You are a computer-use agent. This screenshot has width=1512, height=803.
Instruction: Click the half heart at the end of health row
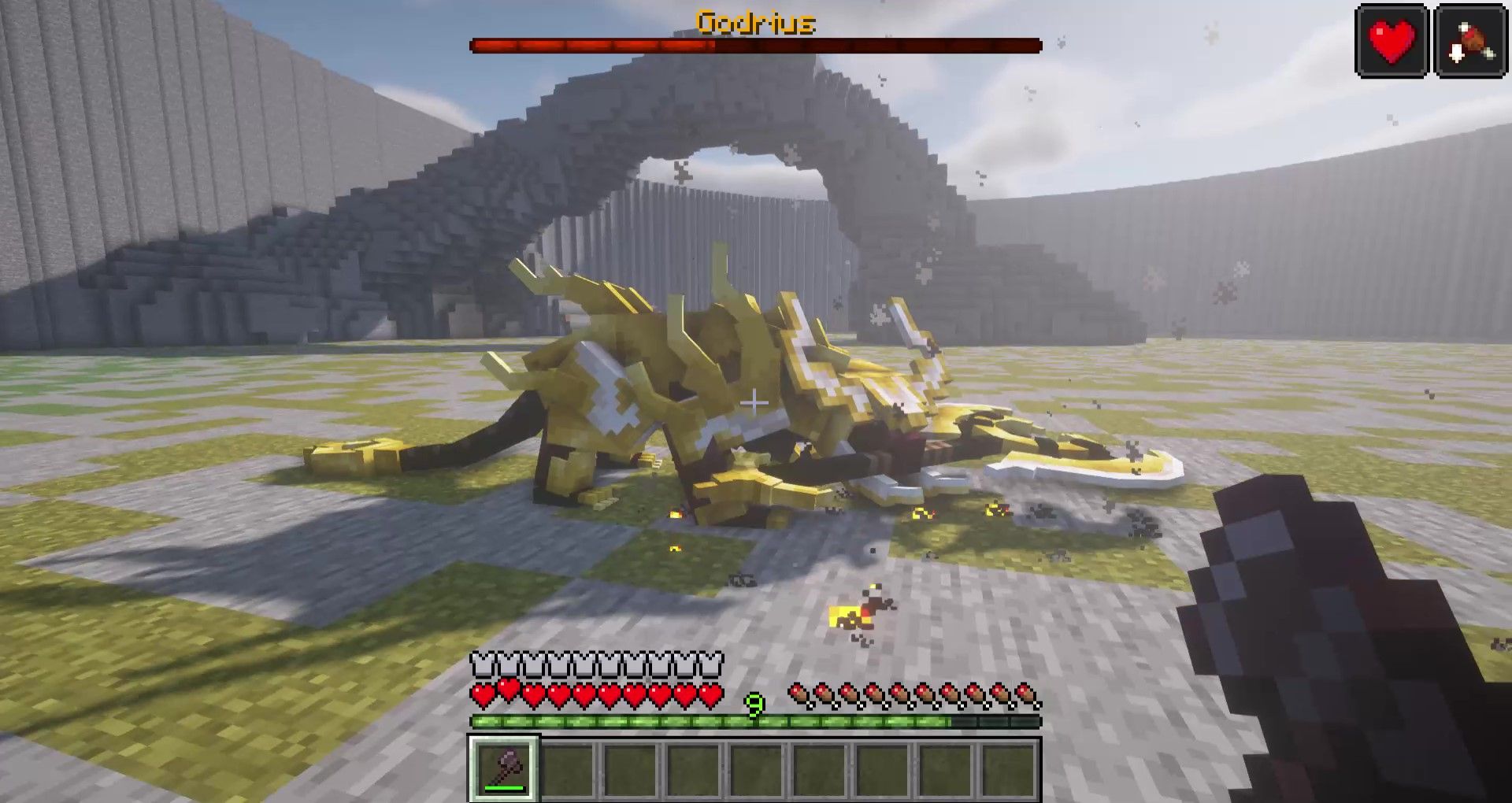pos(713,693)
